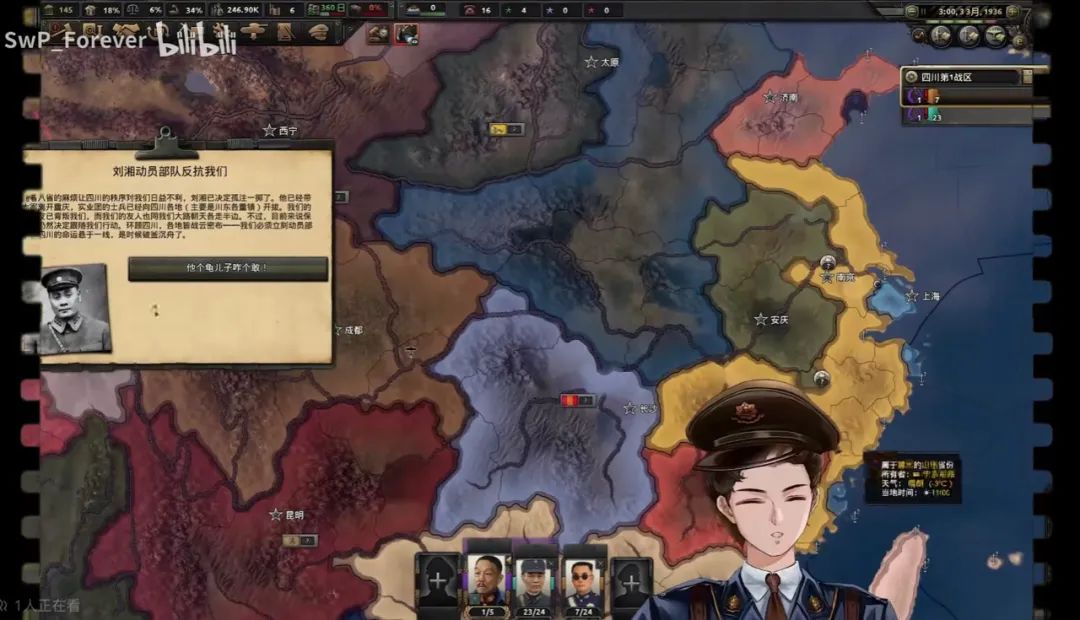Choose the event option "他个龟儿子咋个敢!"
Image resolution: width=1080 pixels, height=620 pixels.
pyautogui.click(x=227, y=268)
